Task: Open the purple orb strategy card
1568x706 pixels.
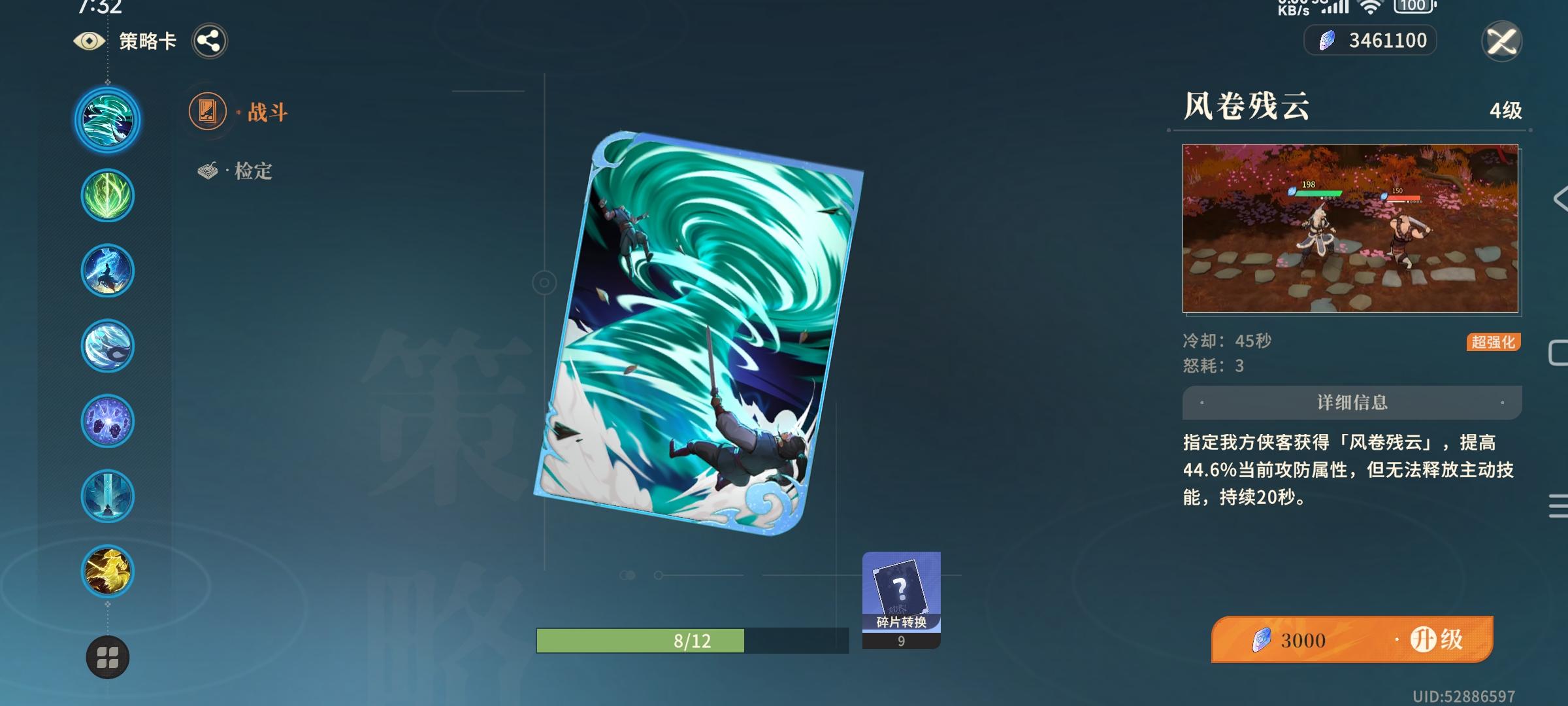Action: [106, 421]
